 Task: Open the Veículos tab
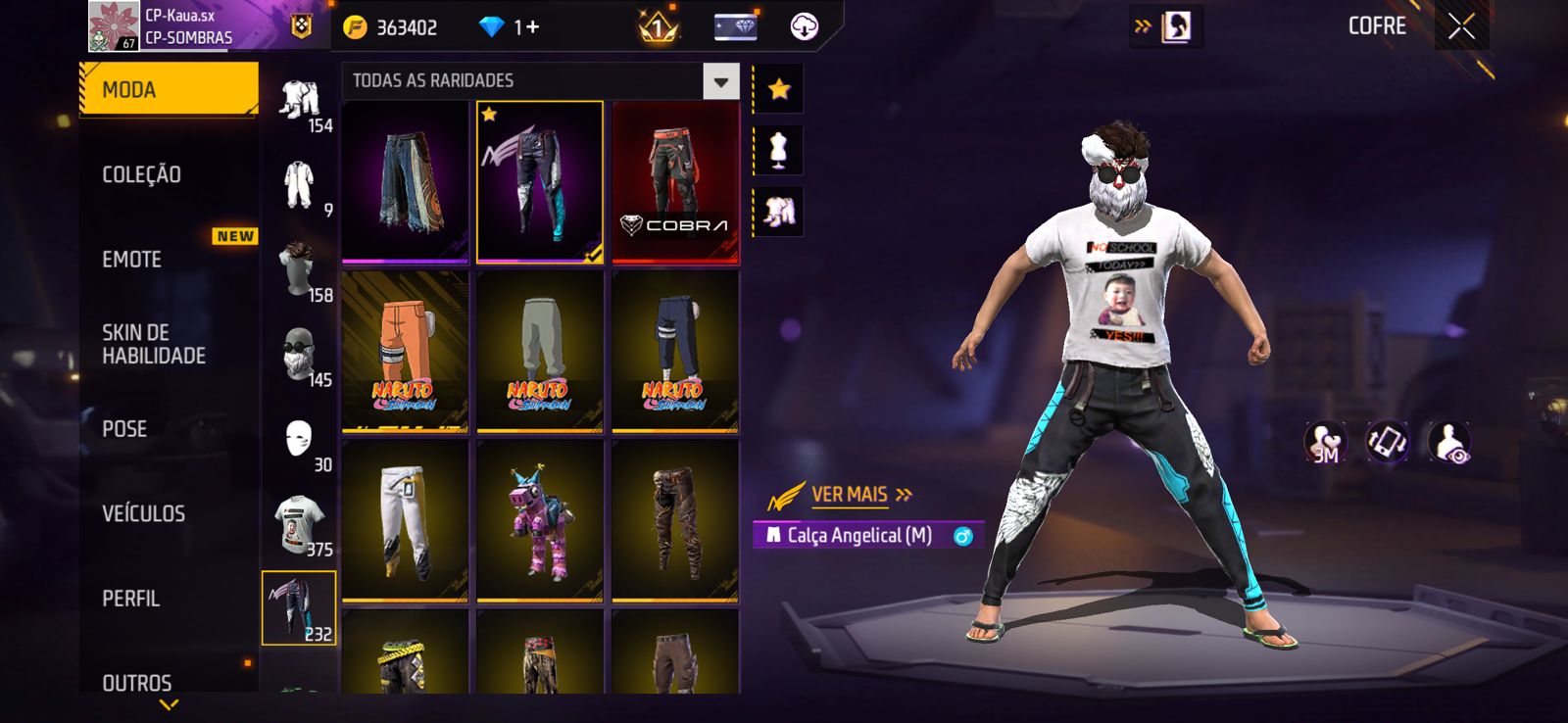143,513
